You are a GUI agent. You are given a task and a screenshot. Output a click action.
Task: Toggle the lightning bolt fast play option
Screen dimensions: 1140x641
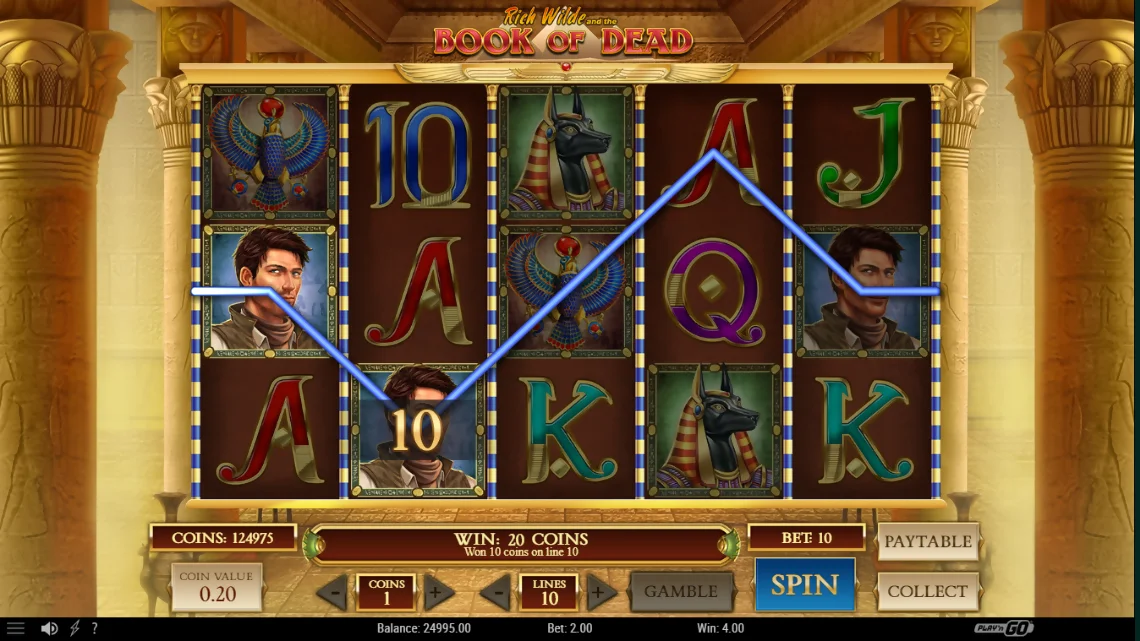[x=74, y=629]
